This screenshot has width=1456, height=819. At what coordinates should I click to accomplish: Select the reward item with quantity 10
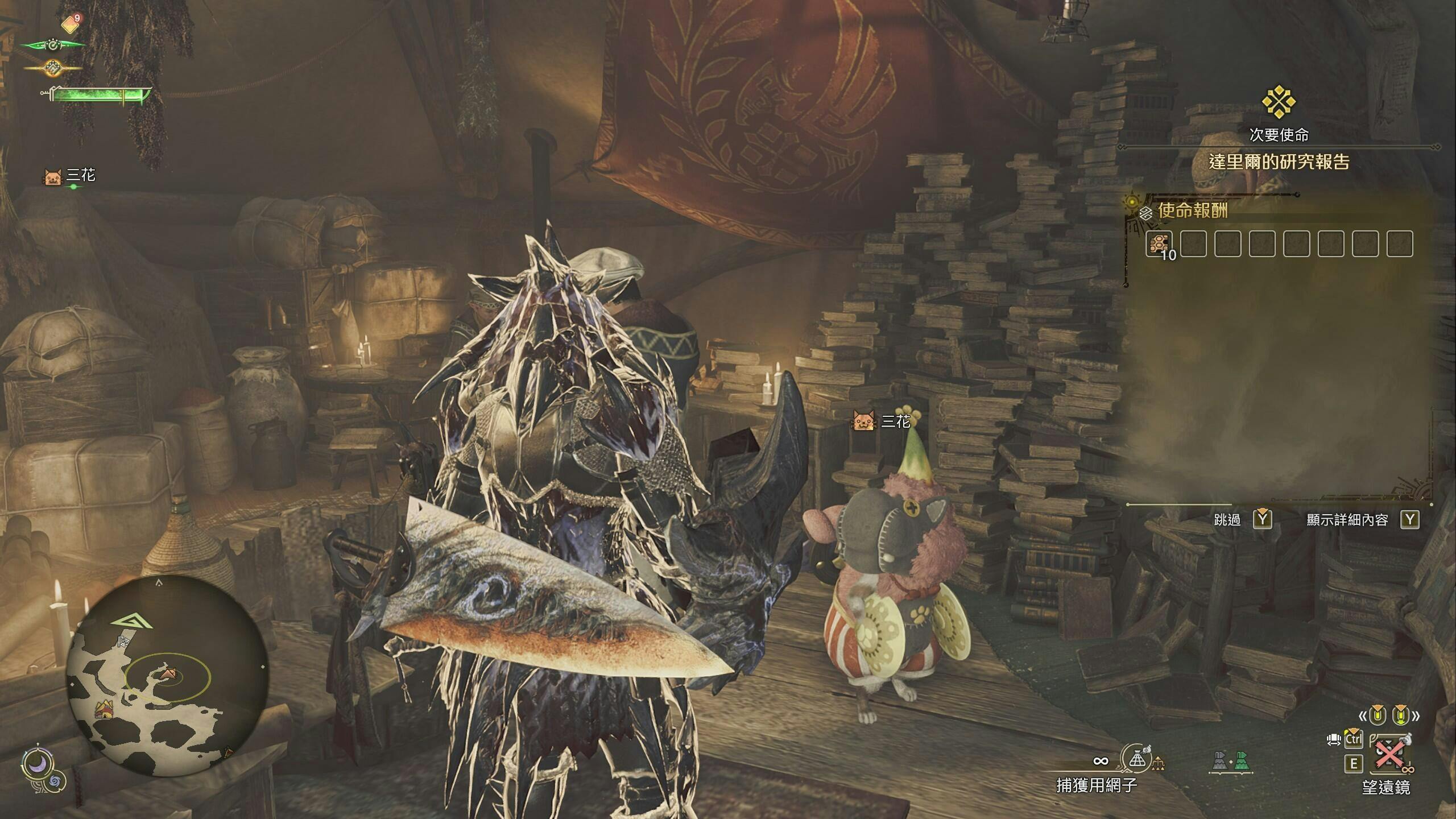[1159, 245]
